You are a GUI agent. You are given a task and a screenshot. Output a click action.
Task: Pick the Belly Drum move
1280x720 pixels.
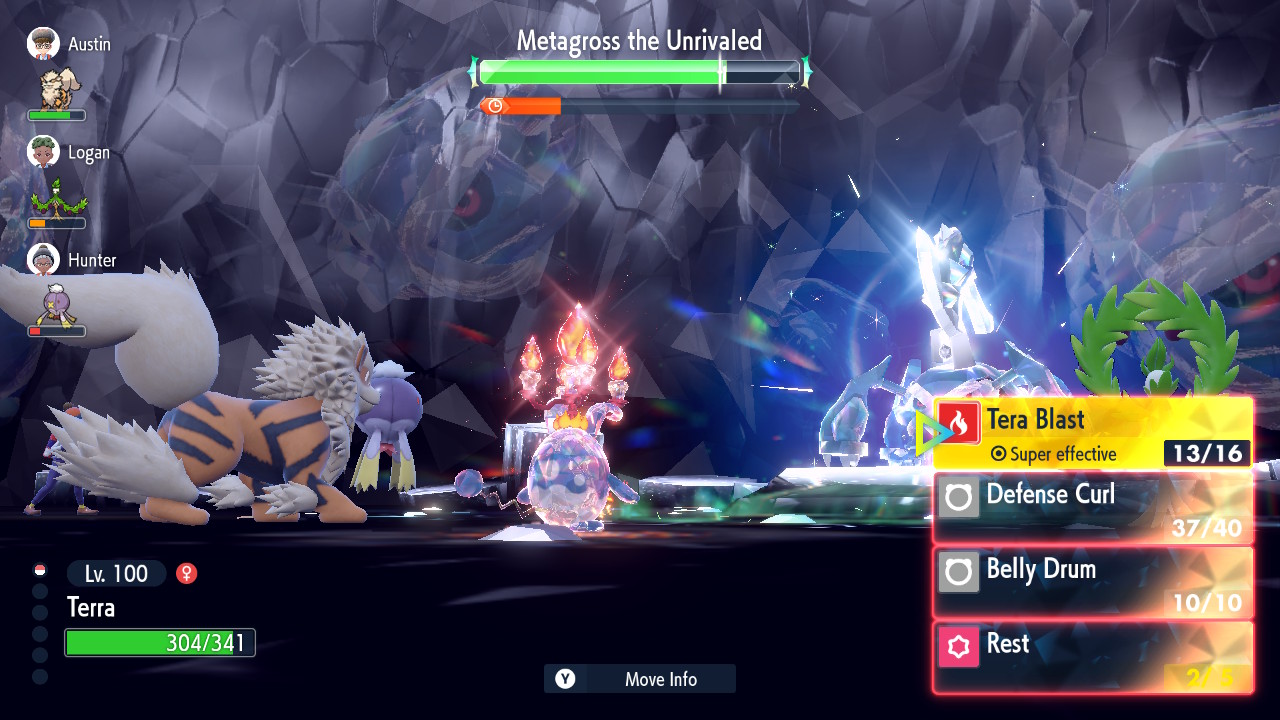[x=1092, y=582]
